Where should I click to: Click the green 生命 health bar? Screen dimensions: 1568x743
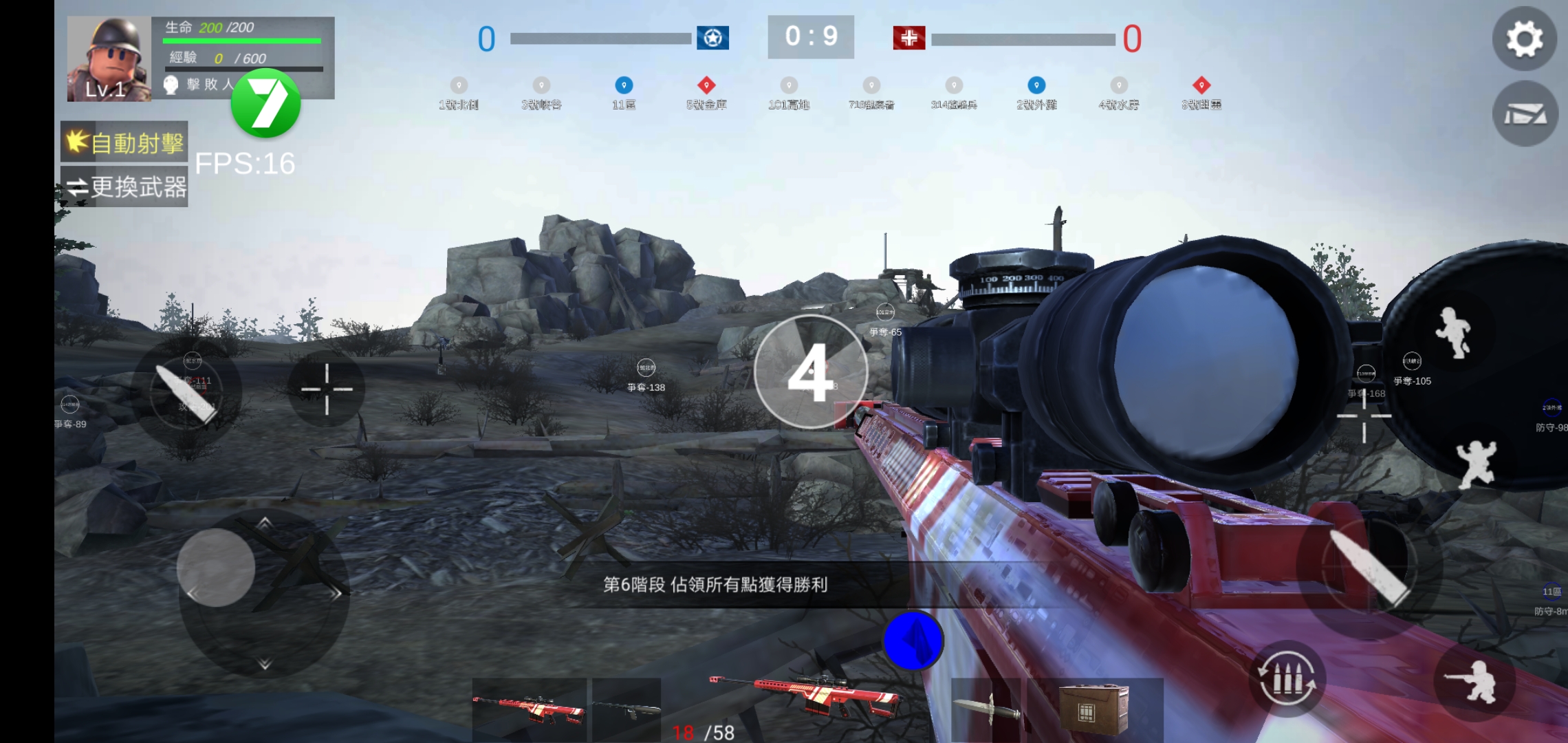(241, 40)
